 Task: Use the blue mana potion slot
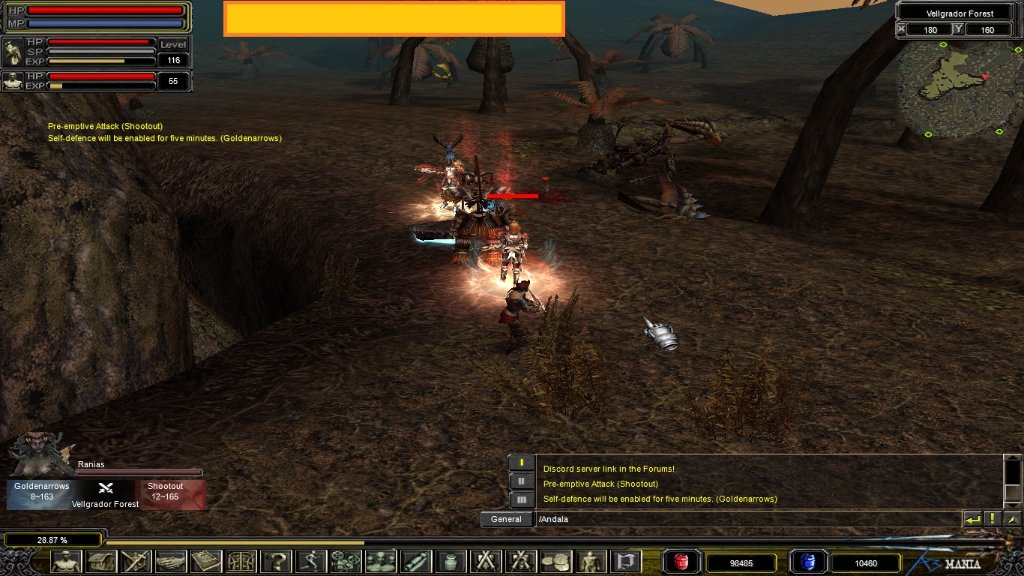[807, 562]
